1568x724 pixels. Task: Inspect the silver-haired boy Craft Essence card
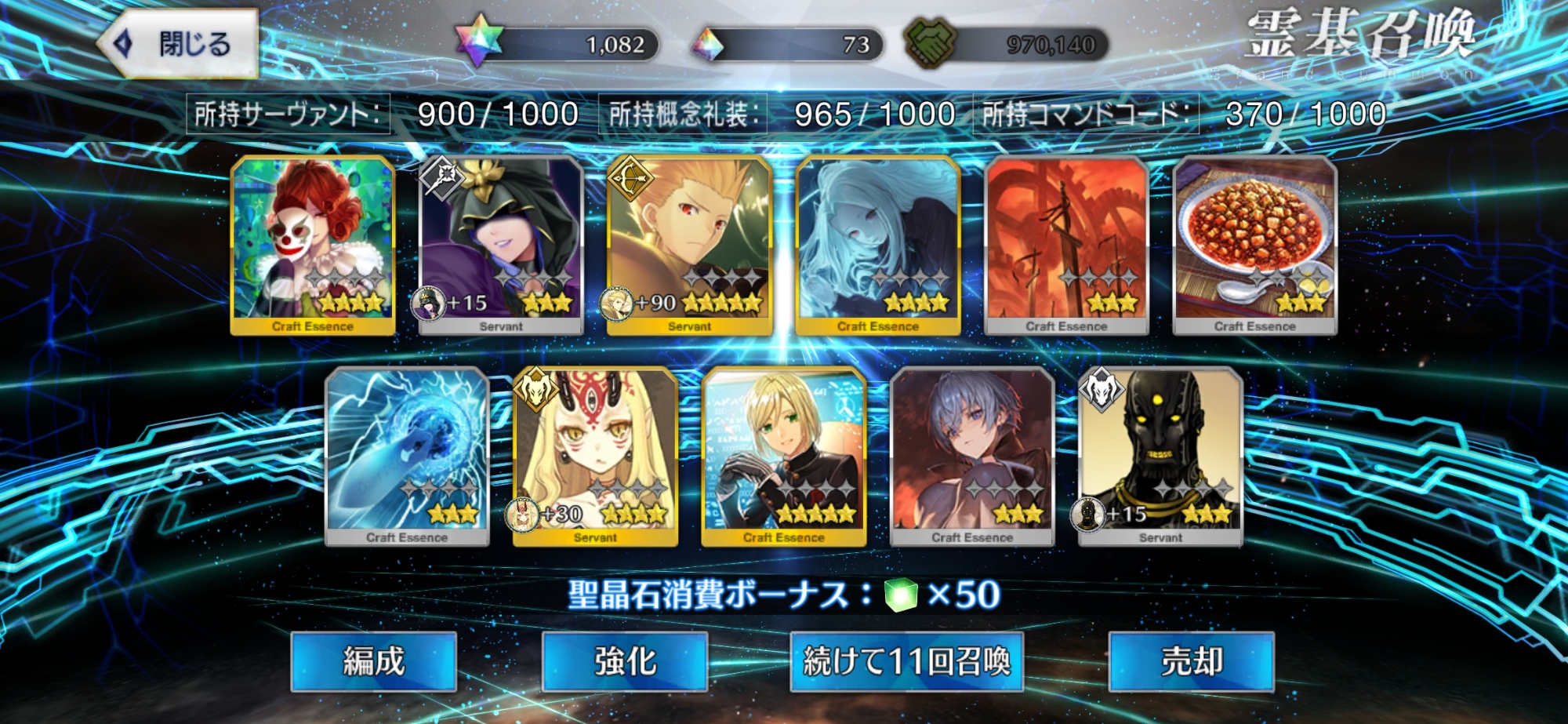coord(972,457)
